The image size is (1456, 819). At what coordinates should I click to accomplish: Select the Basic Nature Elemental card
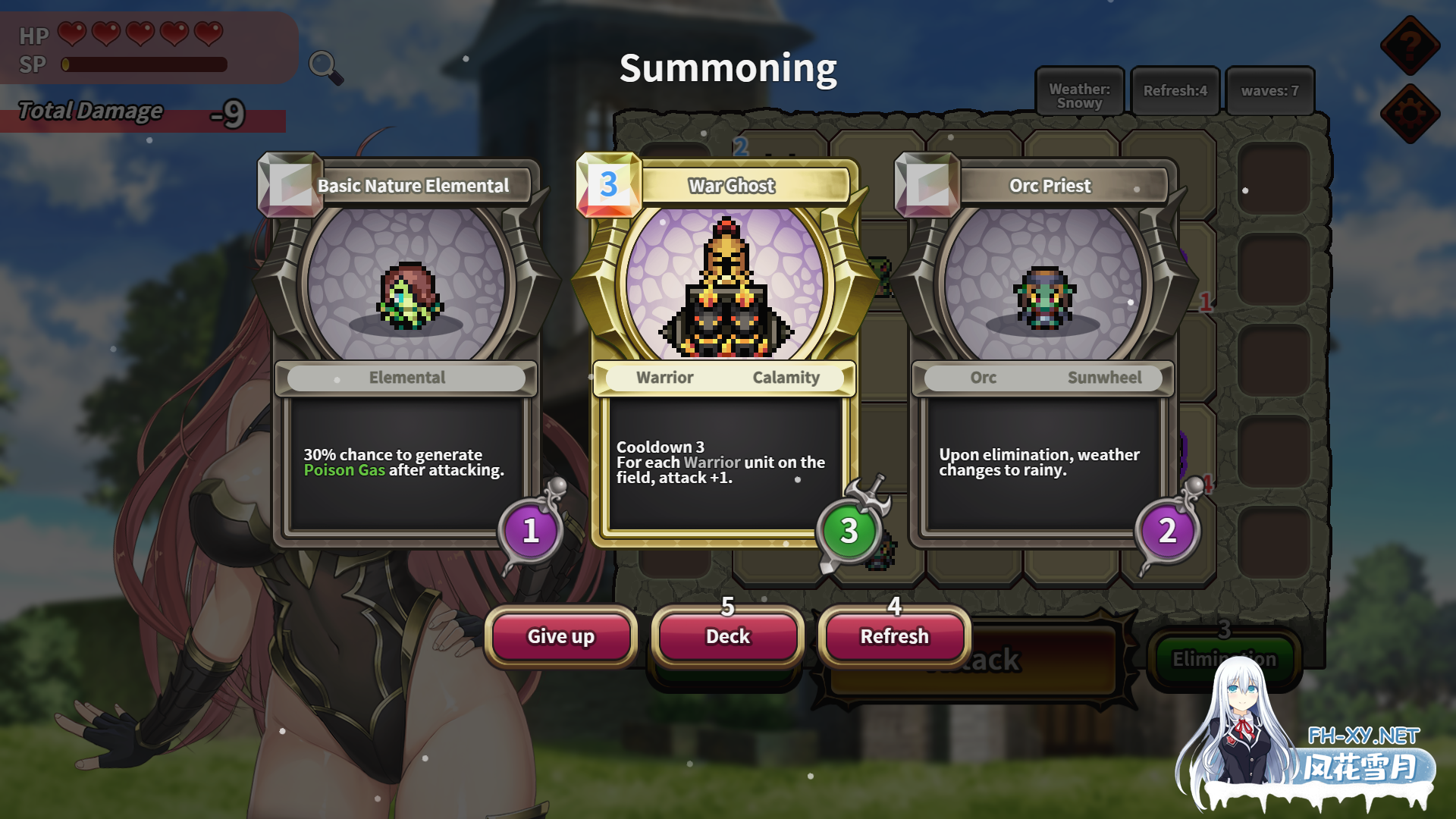(x=406, y=349)
